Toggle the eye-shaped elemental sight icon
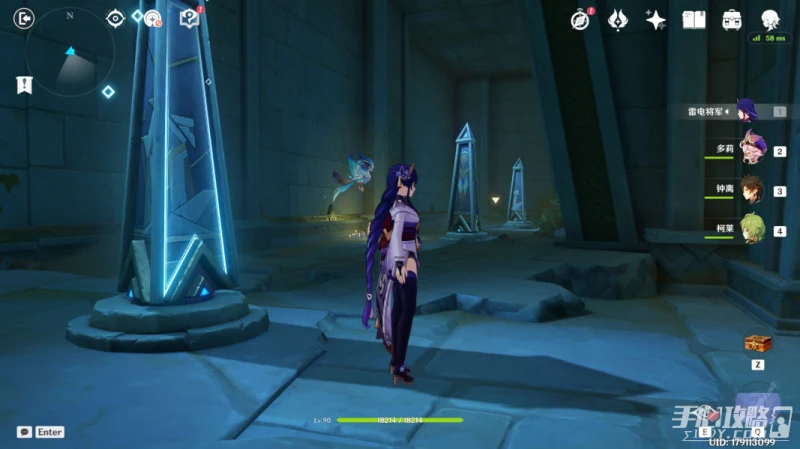This screenshot has height=449, width=800. pyautogui.click(x=115, y=18)
